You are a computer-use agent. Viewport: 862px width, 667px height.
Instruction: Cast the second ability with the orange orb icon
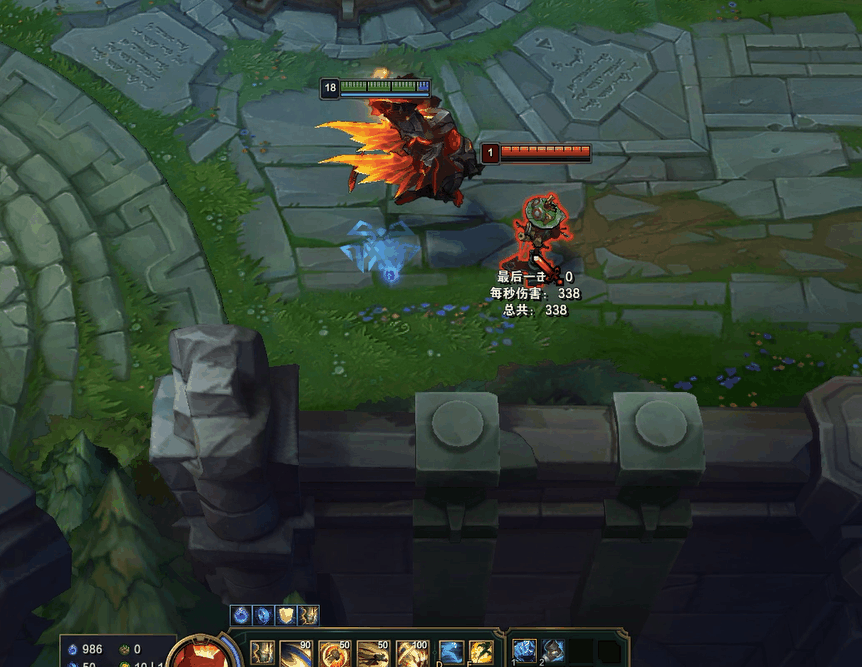333,653
